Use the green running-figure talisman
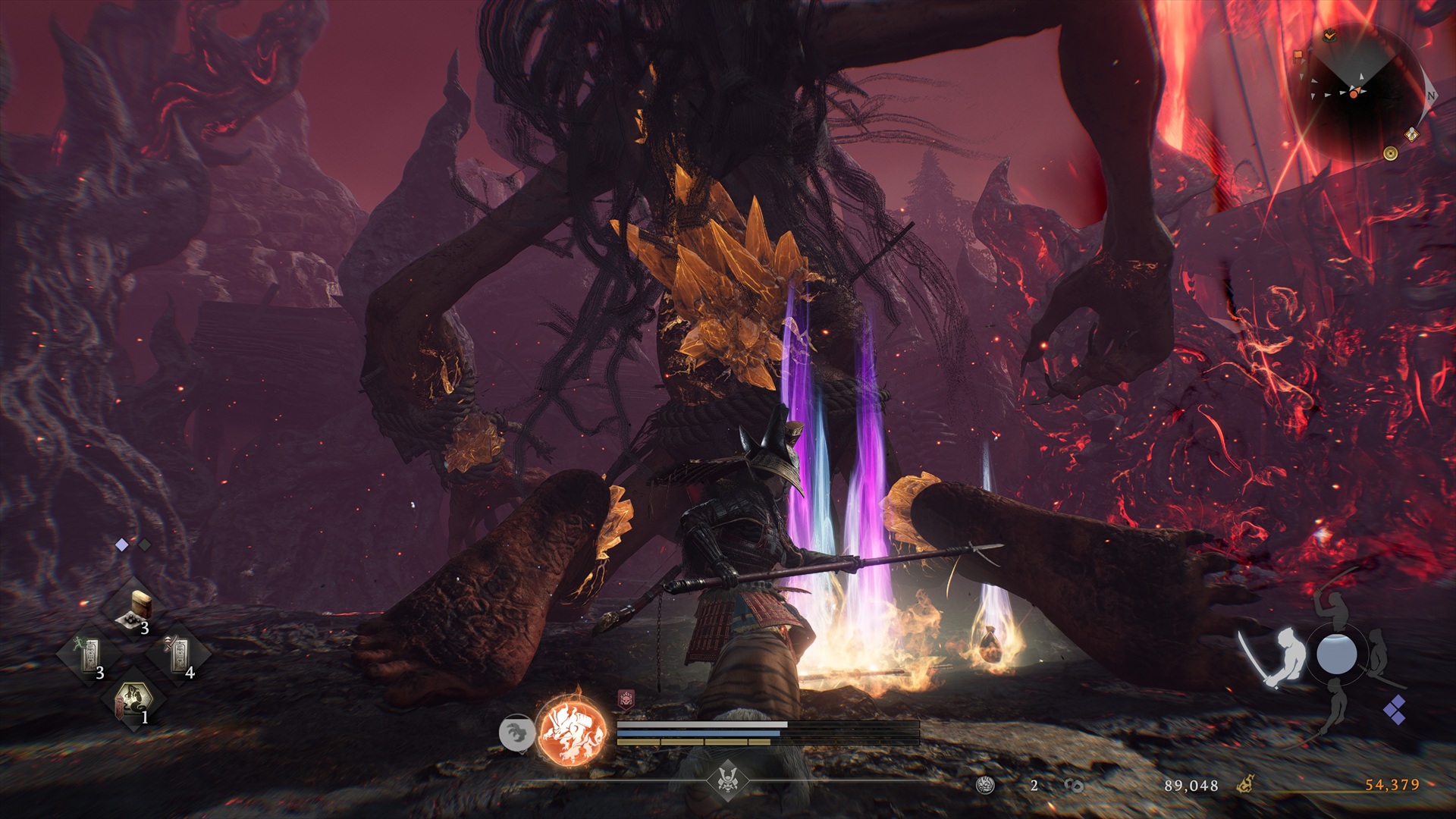The image size is (1456, 819). tap(89, 654)
